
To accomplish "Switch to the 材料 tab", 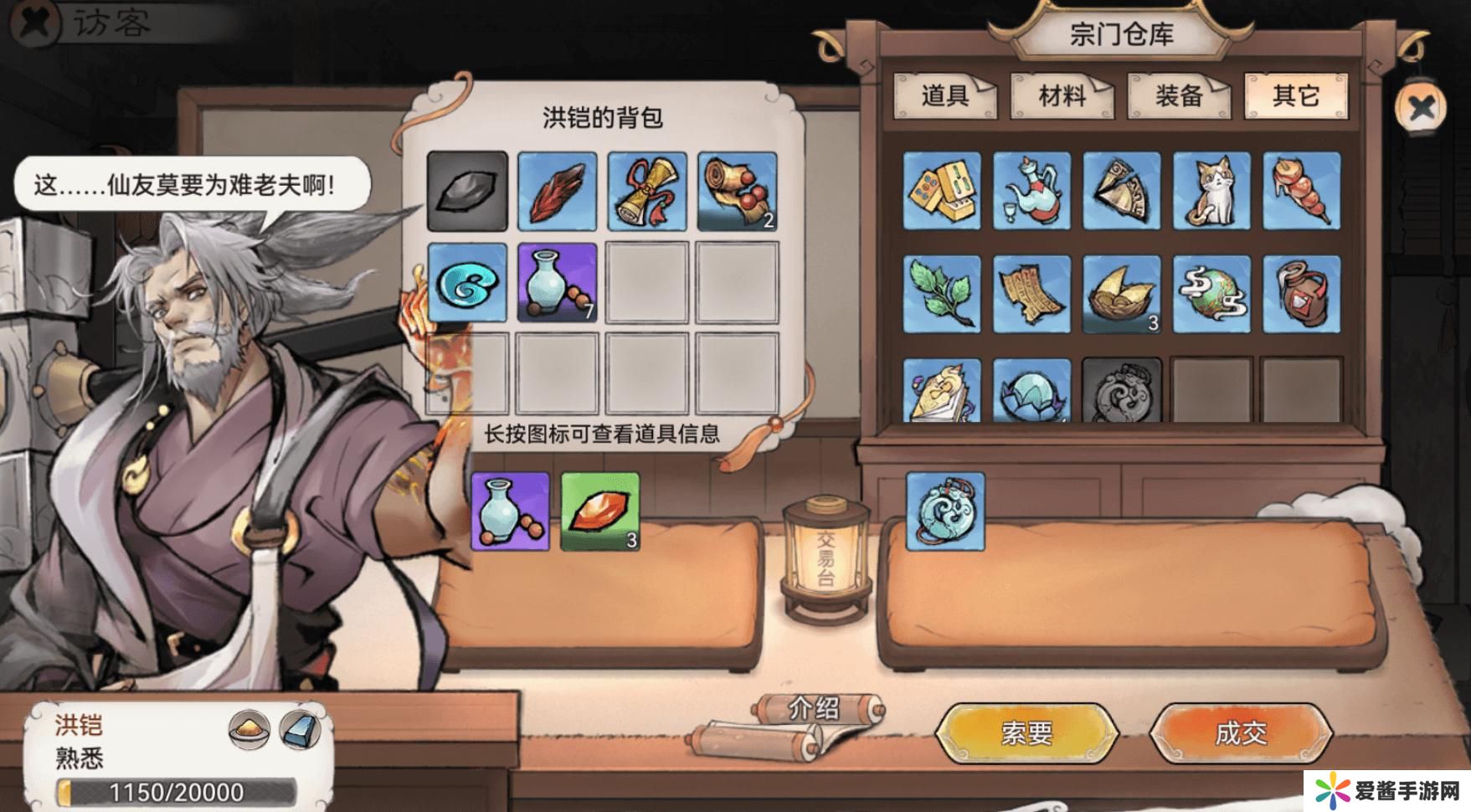I will [x=1062, y=96].
